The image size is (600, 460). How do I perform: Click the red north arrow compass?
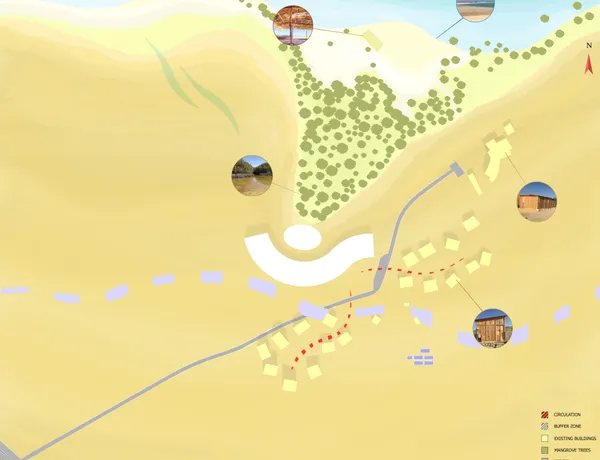pyautogui.click(x=588, y=62)
